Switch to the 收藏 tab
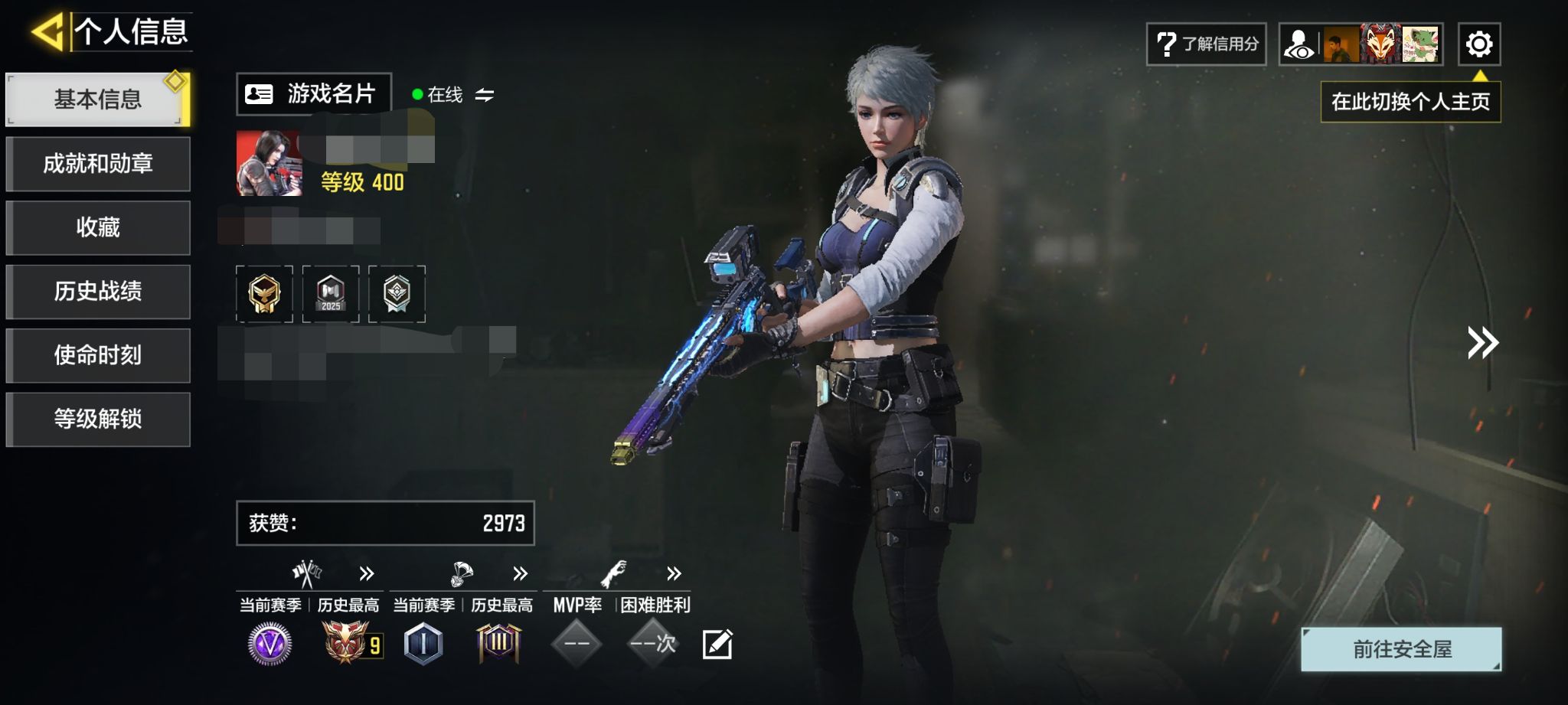The width and height of the screenshot is (1568, 705). point(97,227)
